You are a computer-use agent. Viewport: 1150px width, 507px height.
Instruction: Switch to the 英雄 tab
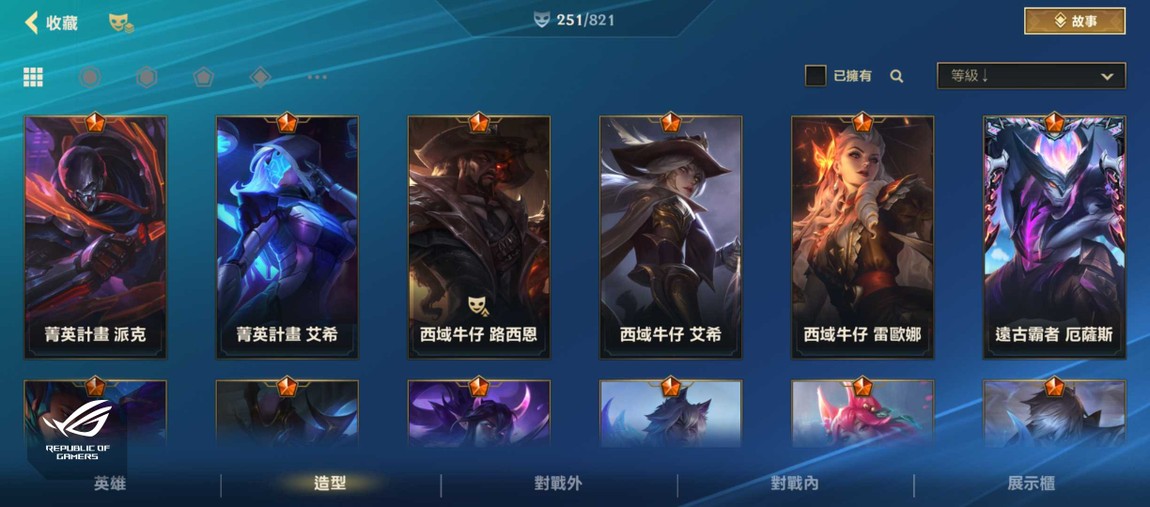pos(110,484)
